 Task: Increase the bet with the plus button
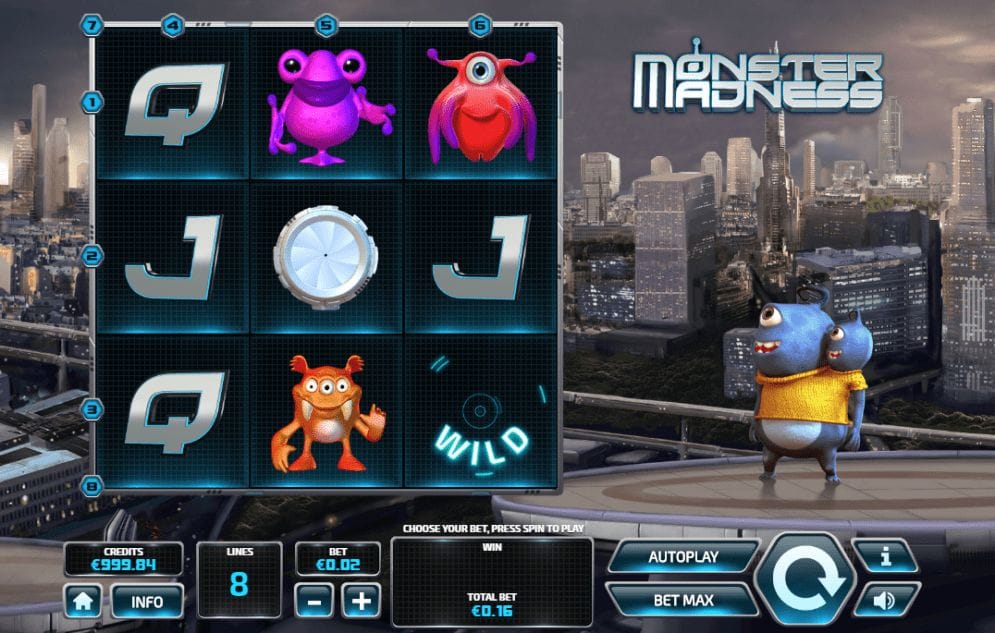click(x=361, y=600)
